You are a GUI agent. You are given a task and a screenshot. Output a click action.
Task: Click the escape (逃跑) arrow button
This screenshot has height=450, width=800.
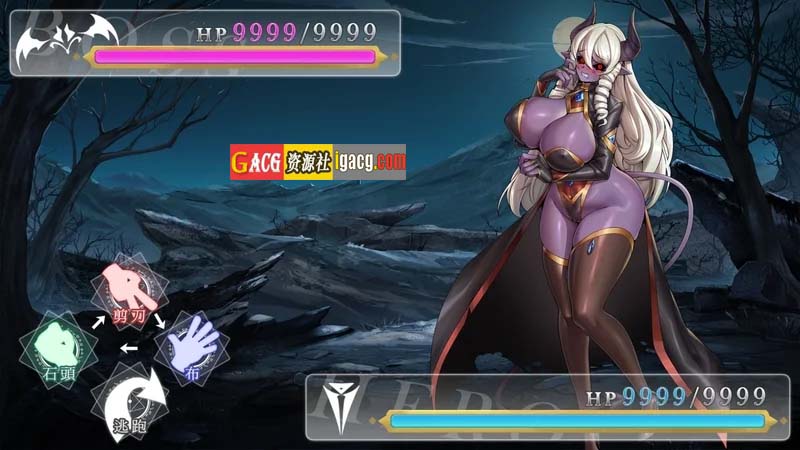[x=128, y=400]
